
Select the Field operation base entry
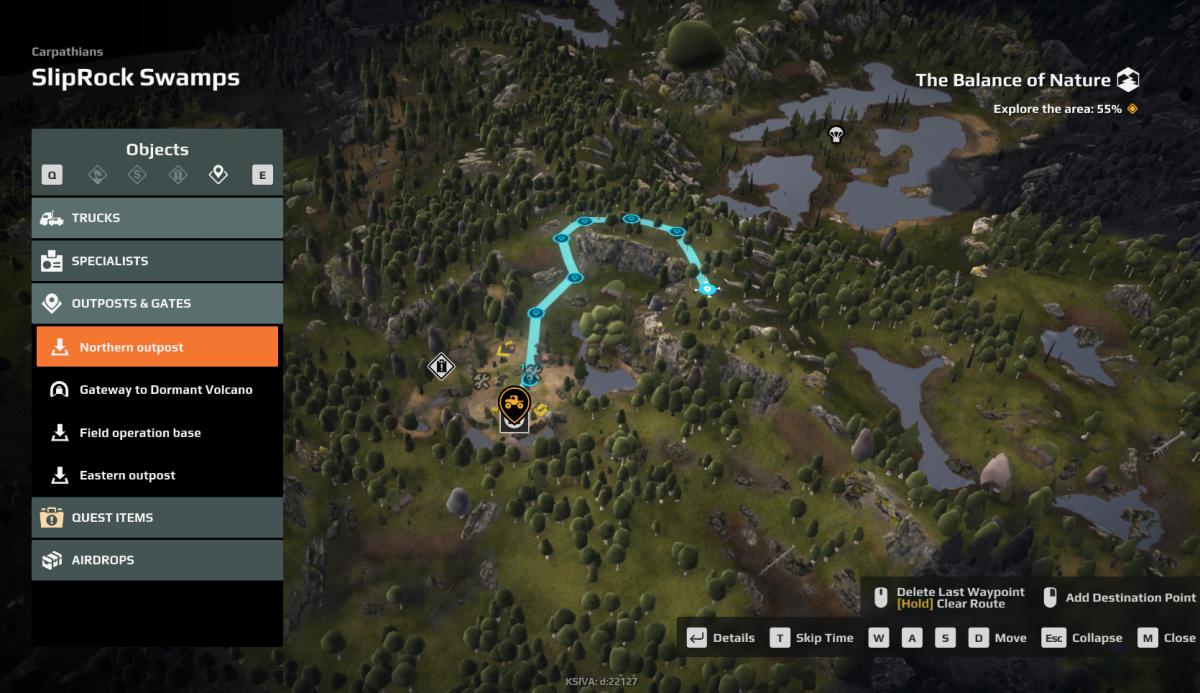[x=157, y=433]
